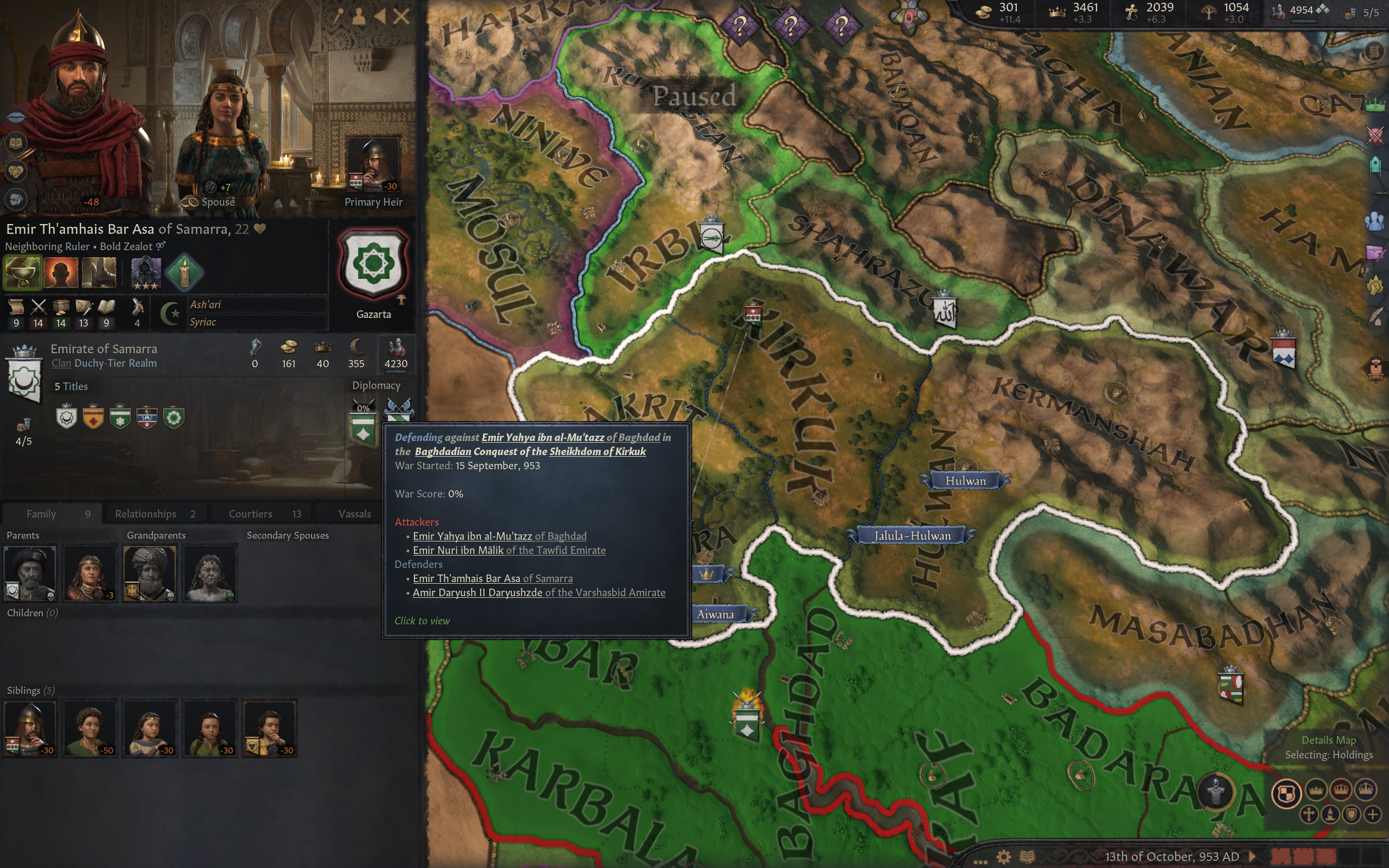Image resolution: width=1389 pixels, height=868 pixels.
Task: Open the encyclopedia book icon
Action: [1028, 857]
